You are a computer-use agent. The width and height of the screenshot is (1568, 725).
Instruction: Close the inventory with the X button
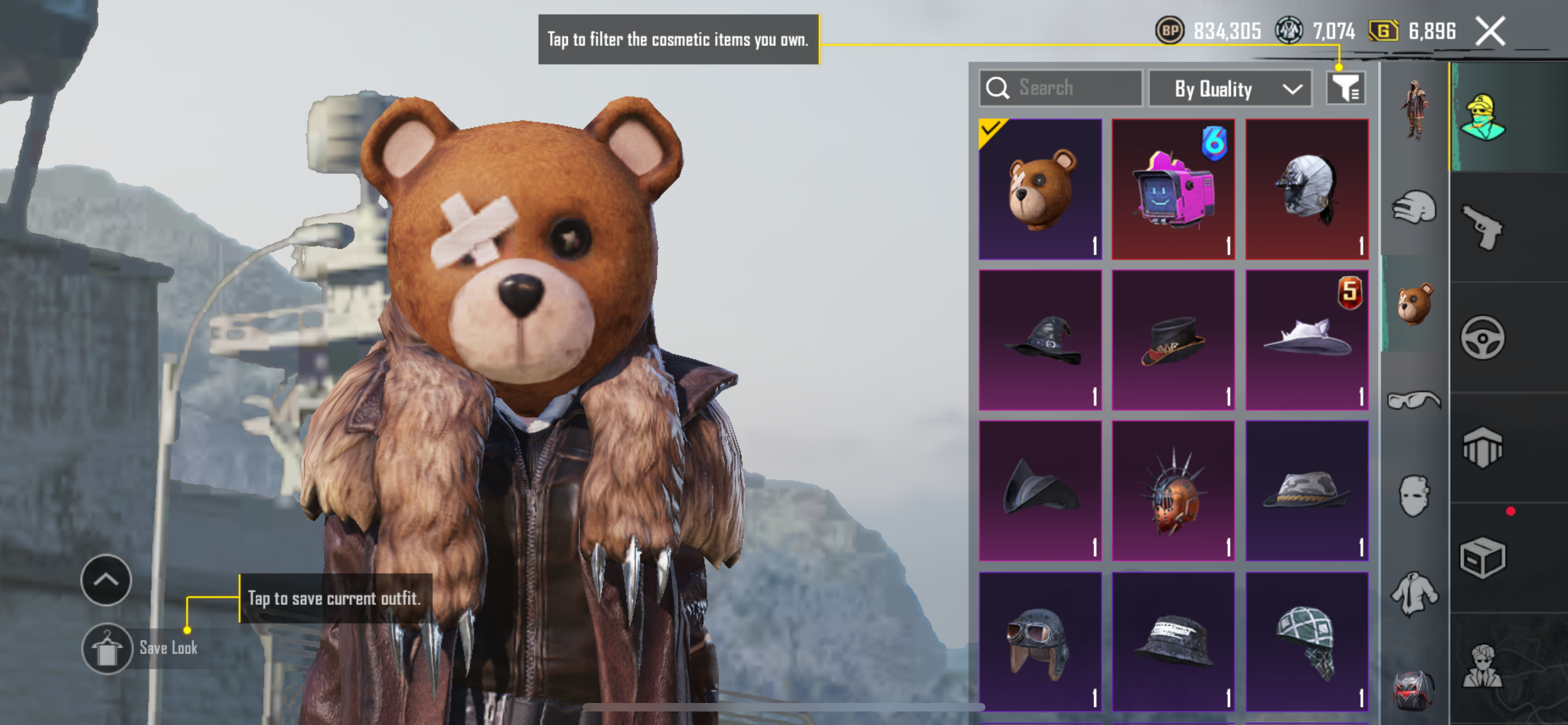coord(1490,31)
